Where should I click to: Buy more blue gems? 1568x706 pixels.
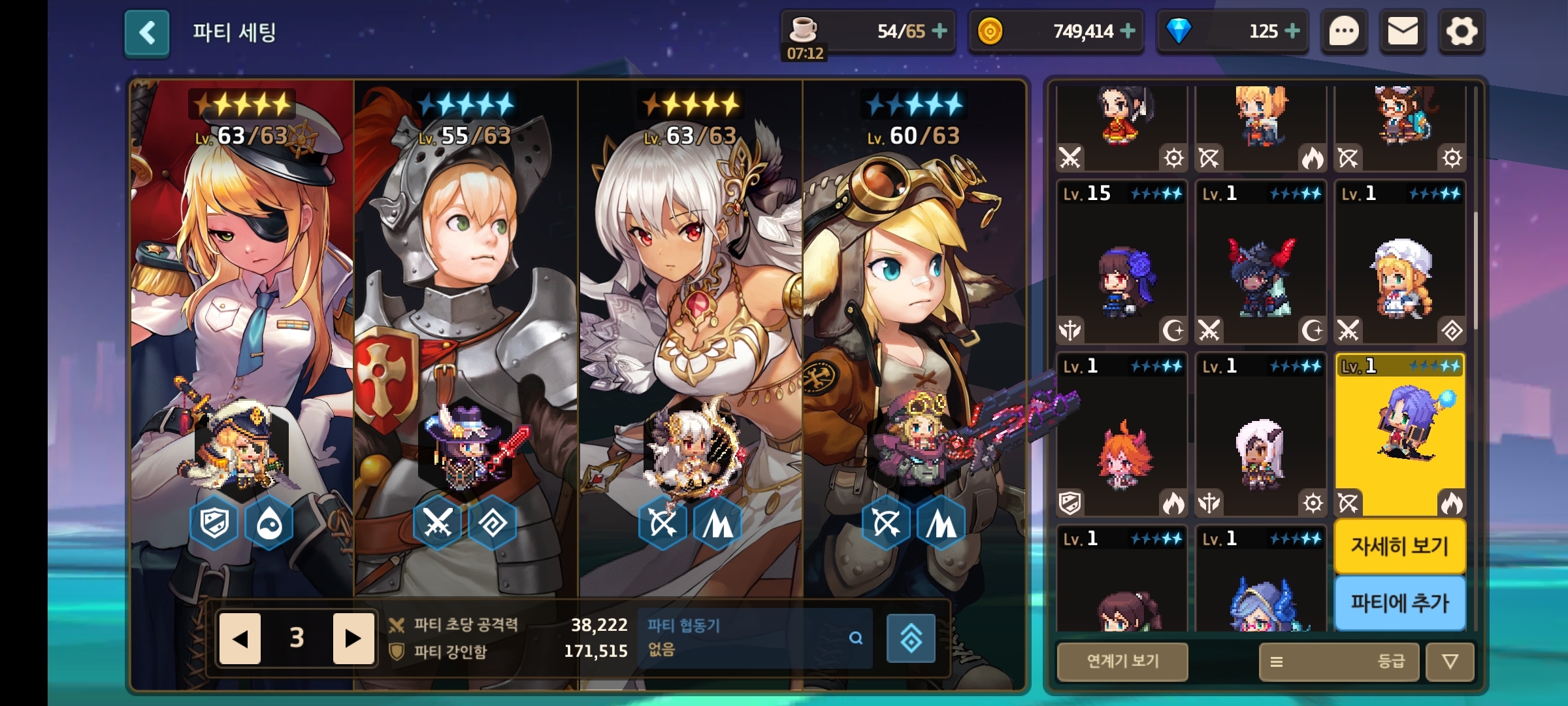(1292, 31)
